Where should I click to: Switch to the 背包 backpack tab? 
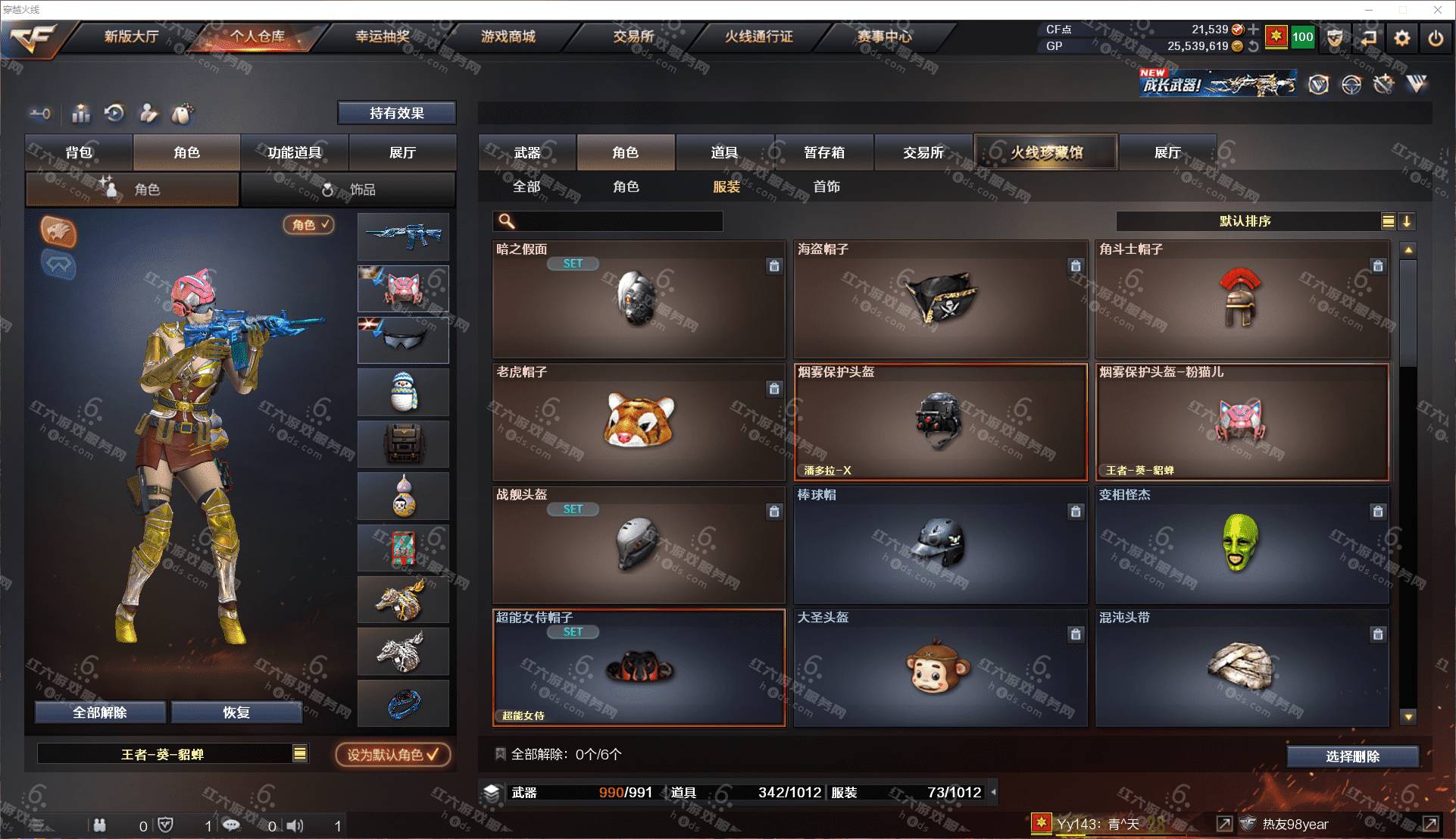click(79, 152)
